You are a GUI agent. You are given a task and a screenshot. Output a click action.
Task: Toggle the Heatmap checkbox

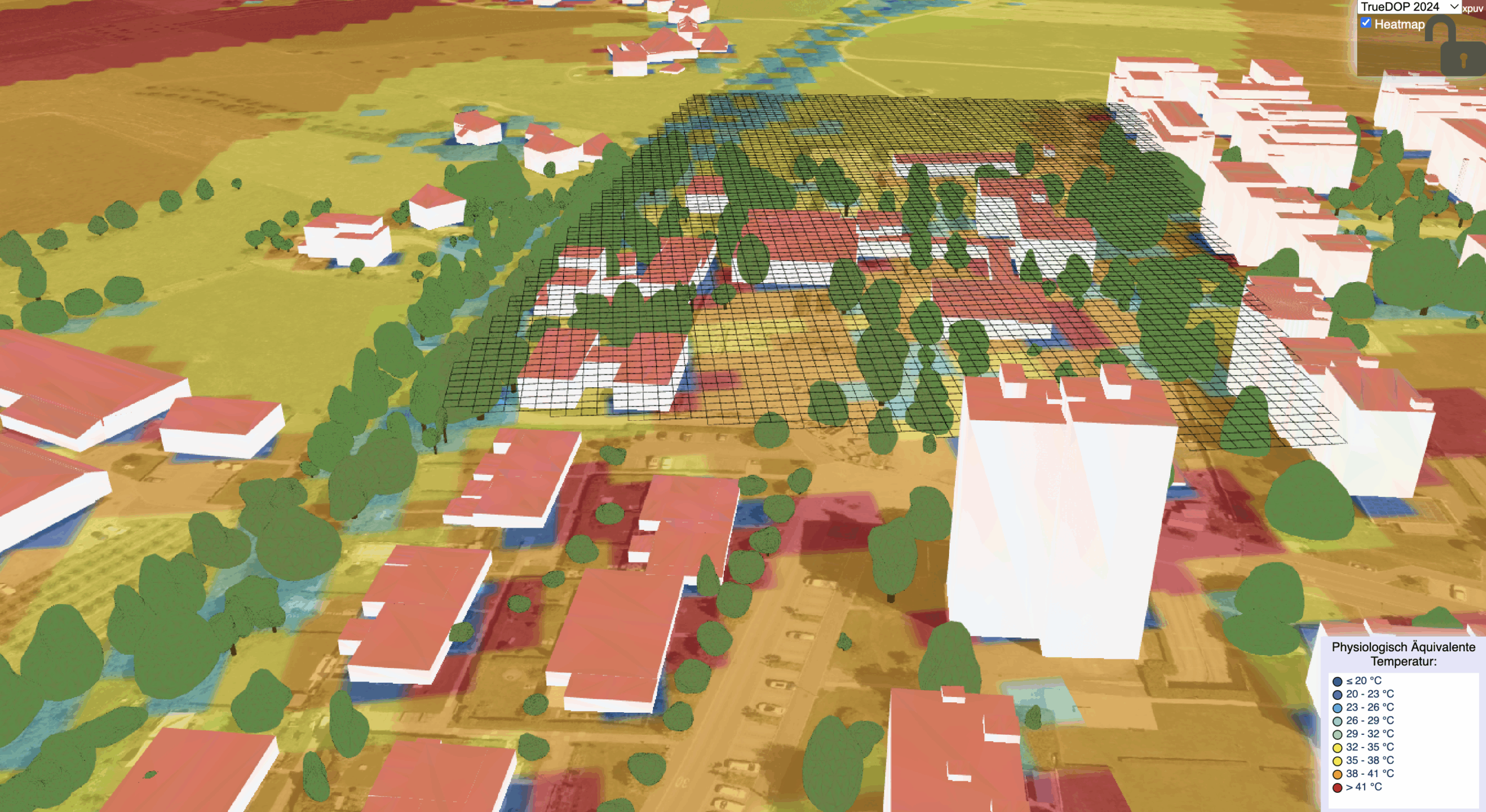coord(1366,23)
